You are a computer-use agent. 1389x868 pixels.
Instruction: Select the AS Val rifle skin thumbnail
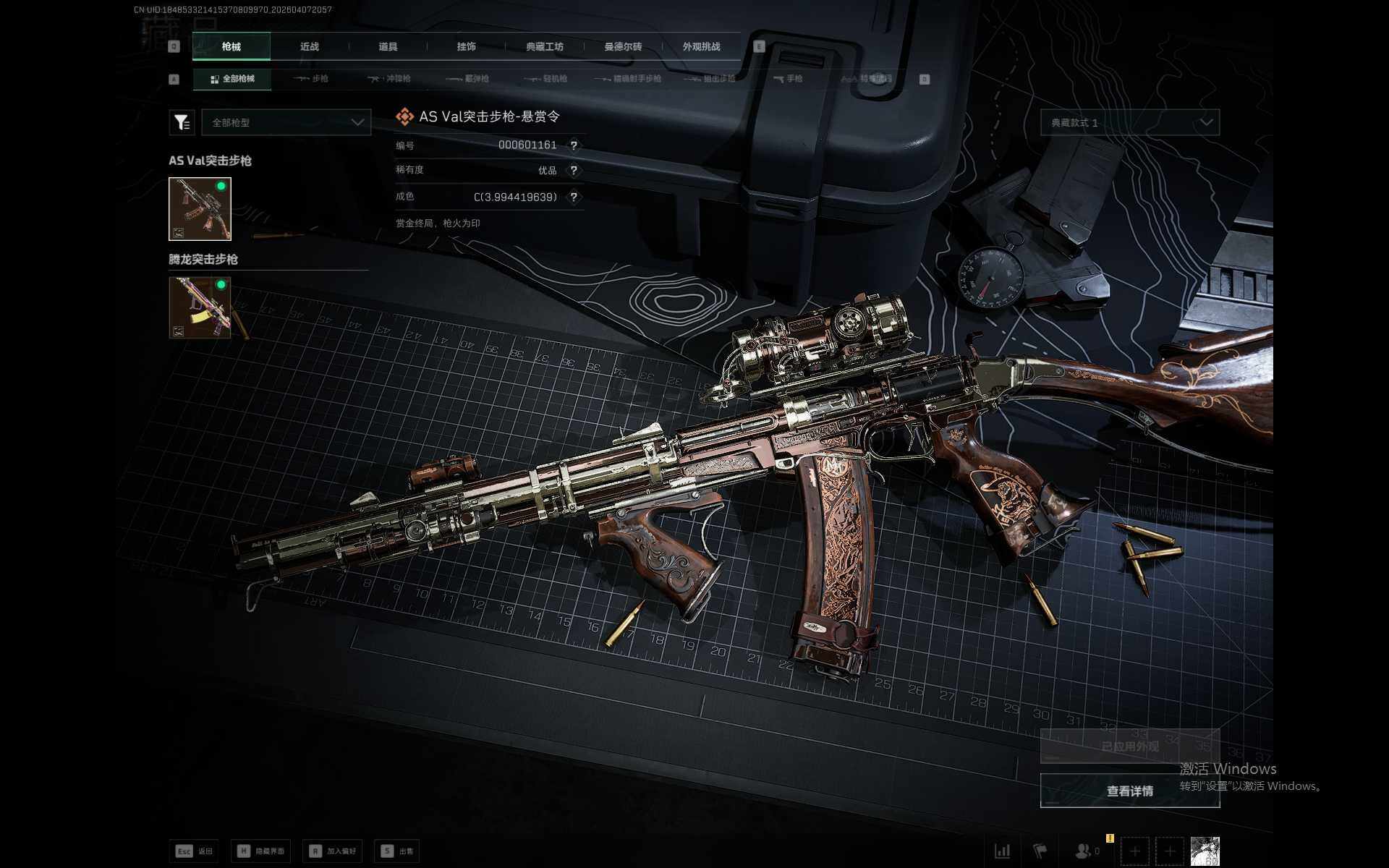200,208
